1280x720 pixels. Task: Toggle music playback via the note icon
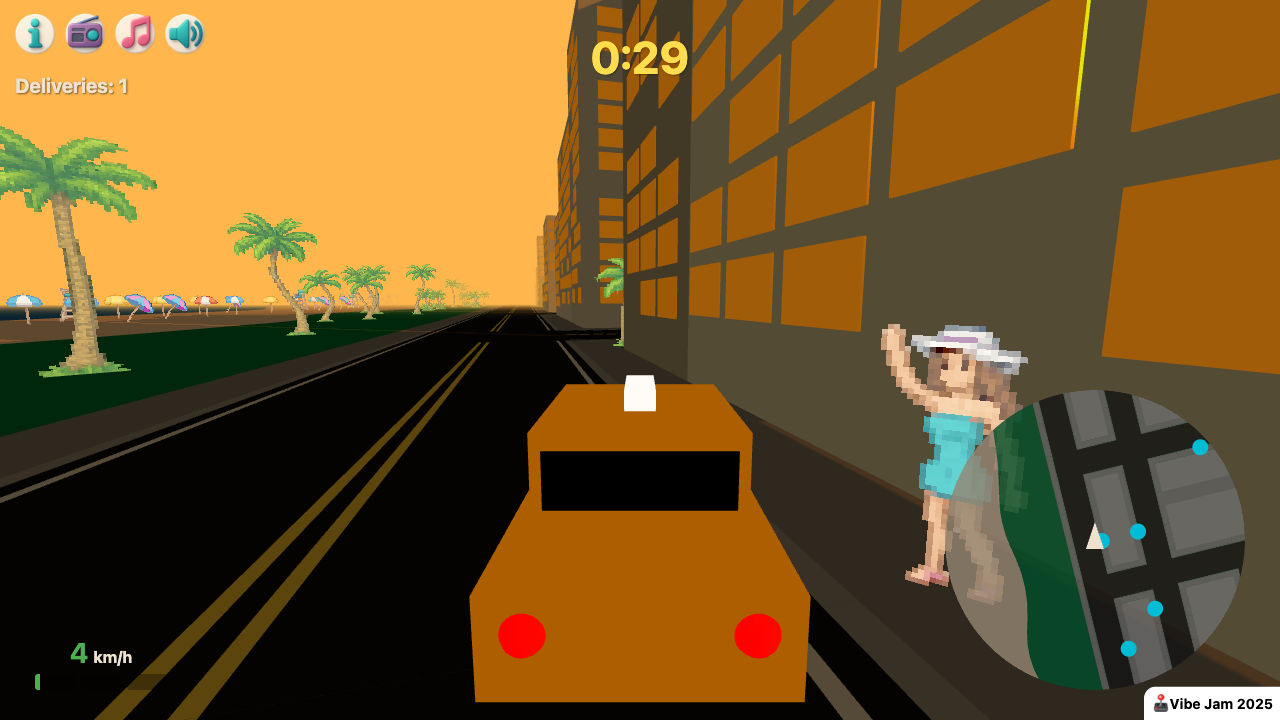(135, 33)
